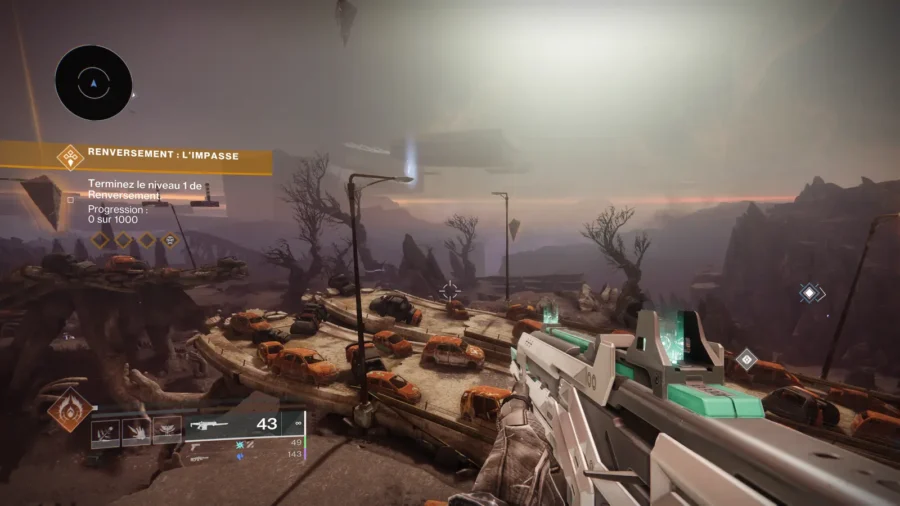This screenshot has height=506, width=900.
Task: Choose the middle ability slot with the spiky burst
Action: pos(137,431)
